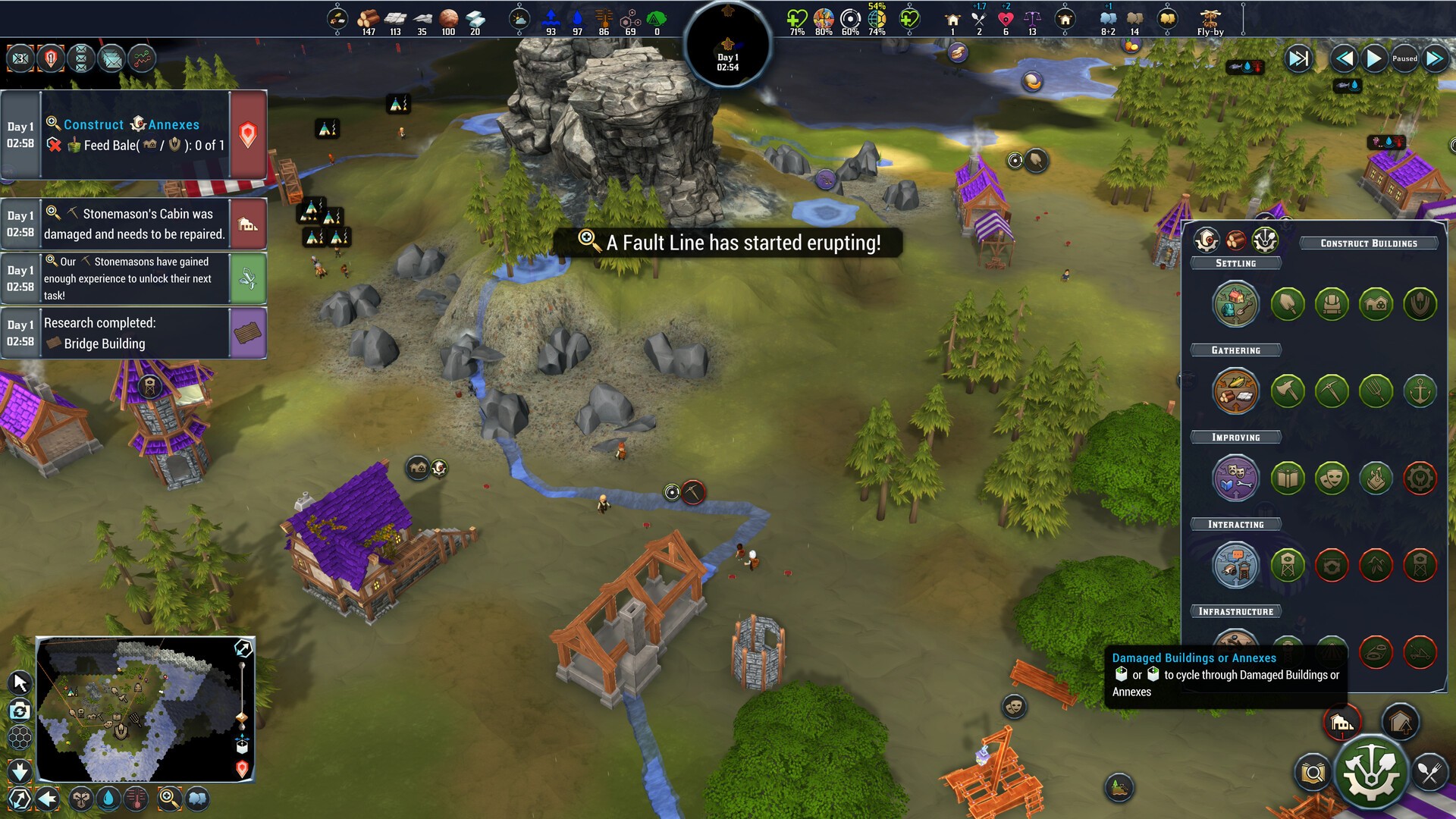Resume the game with the play button
The image size is (1456, 819).
[x=1373, y=58]
